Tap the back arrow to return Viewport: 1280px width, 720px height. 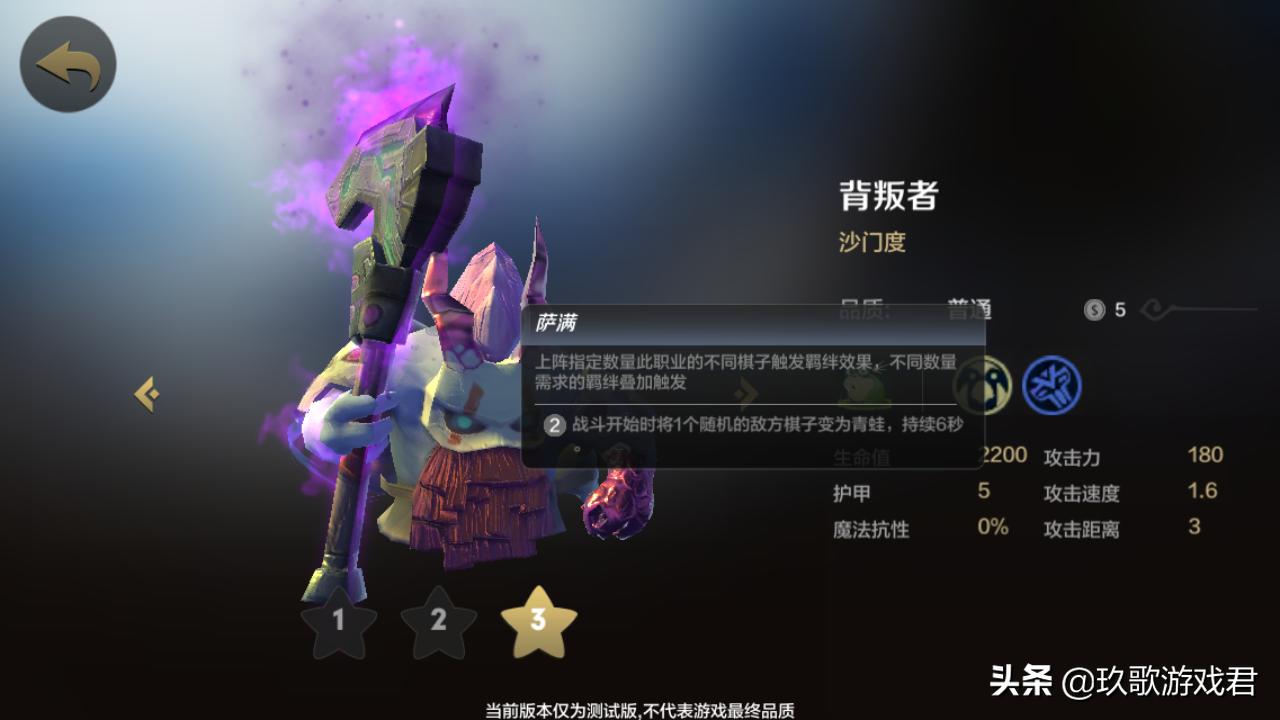pyautogui.click(x=67, y=62)
